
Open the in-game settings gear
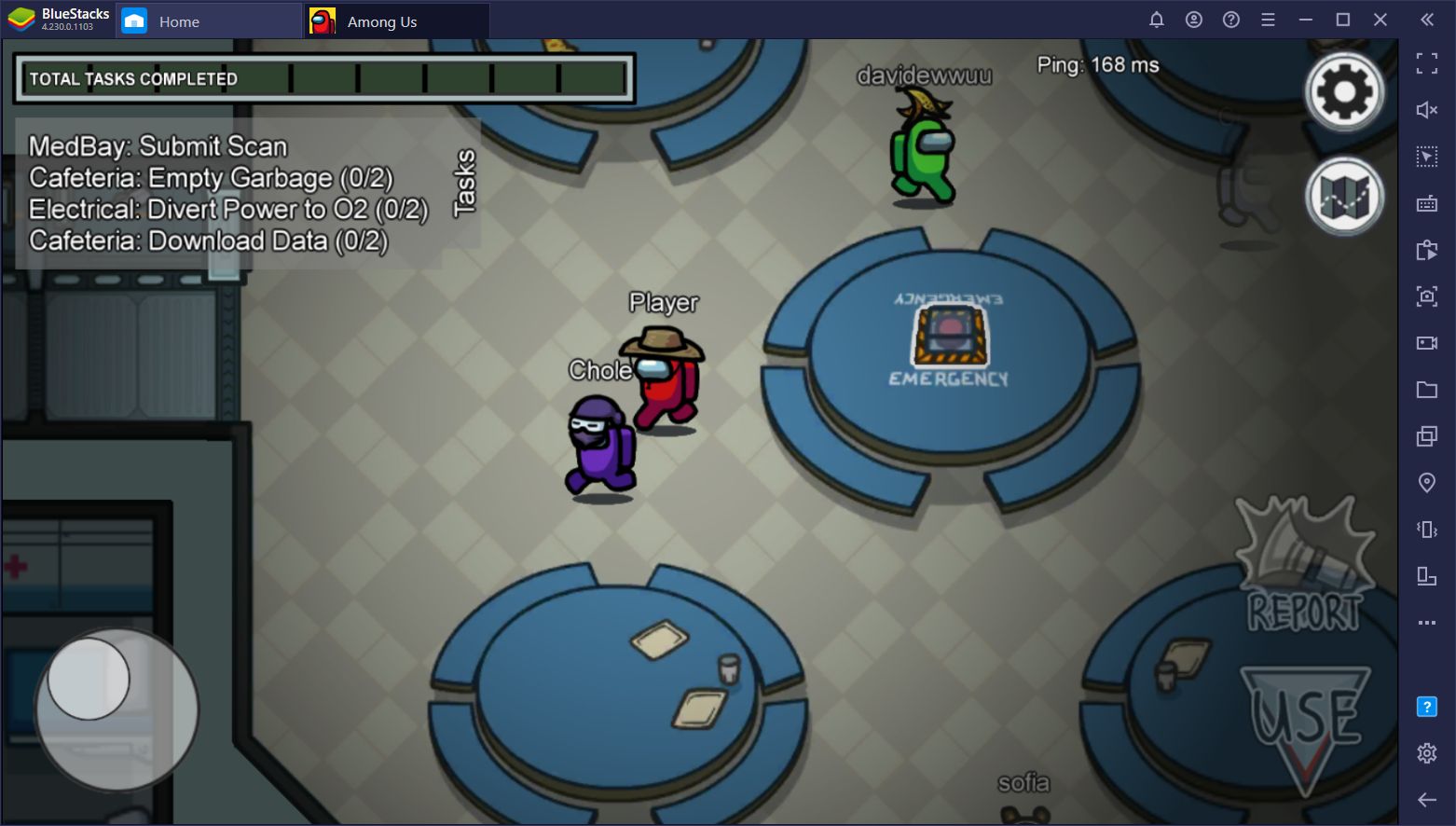point(1343,89)
